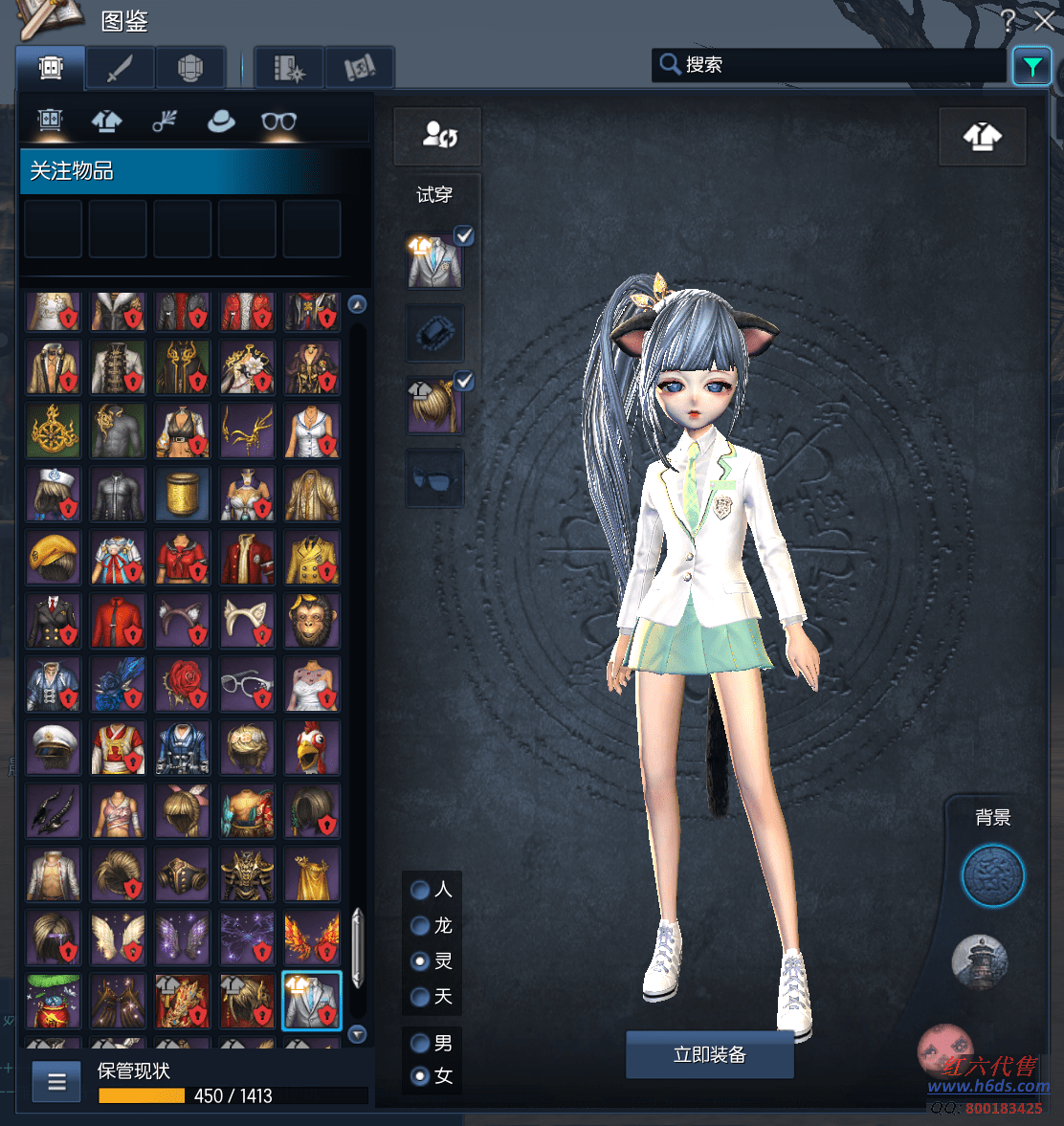The height and width of the screenshot is (1126, 1064).
Task: Click the 立即装备 equip button
Action: click(709, 1054)
